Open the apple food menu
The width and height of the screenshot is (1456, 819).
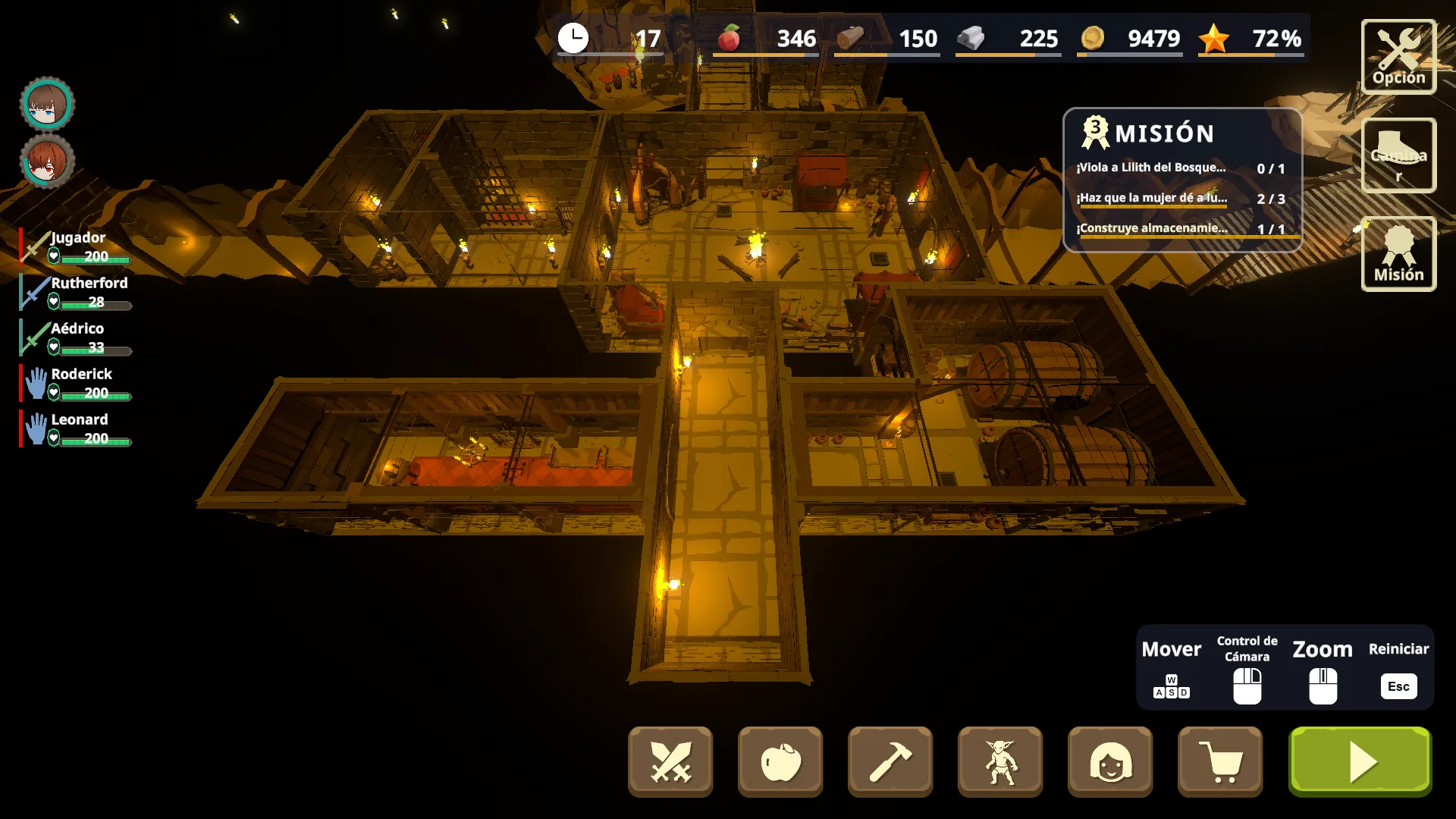coord(780,761)
